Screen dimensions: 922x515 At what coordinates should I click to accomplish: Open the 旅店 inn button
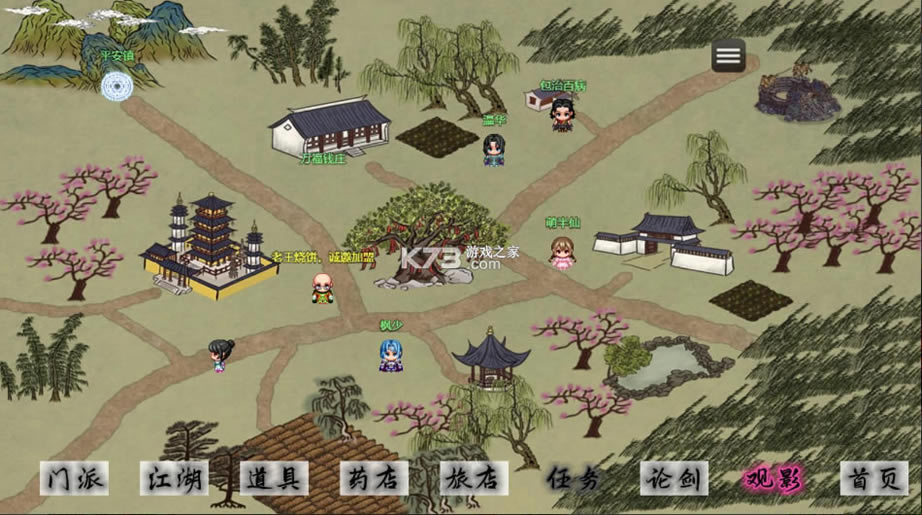point(474,478)
